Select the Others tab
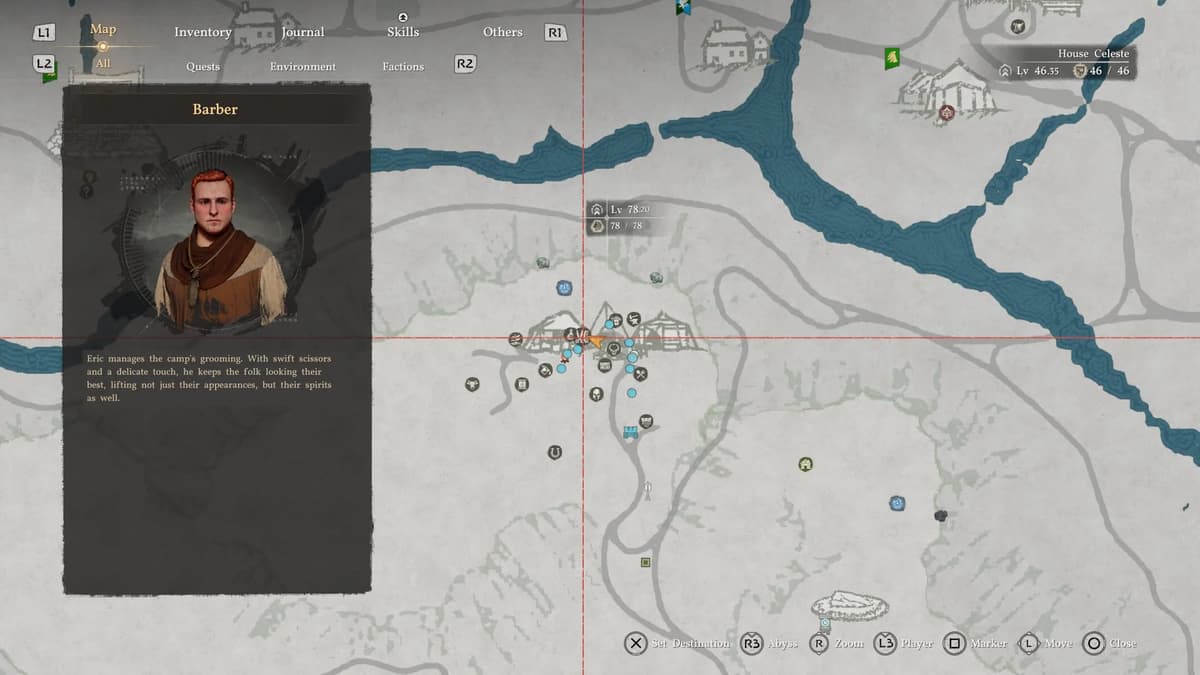 click(x=502, y=32)
